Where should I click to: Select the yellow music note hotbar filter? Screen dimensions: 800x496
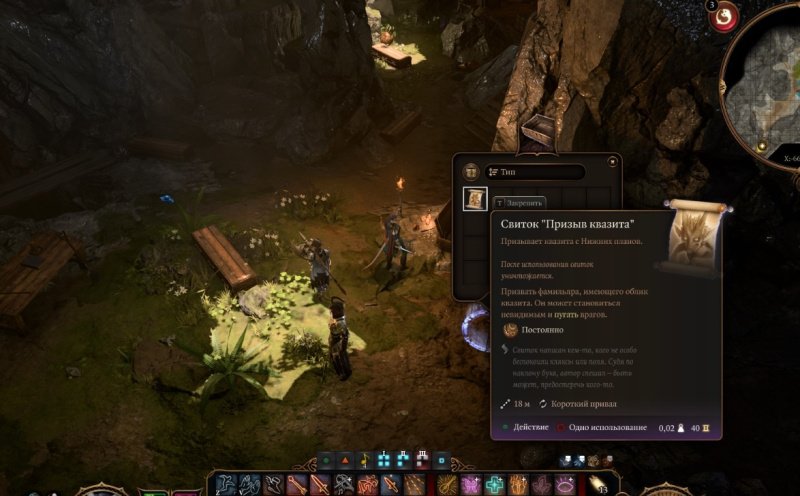point(366,460)
